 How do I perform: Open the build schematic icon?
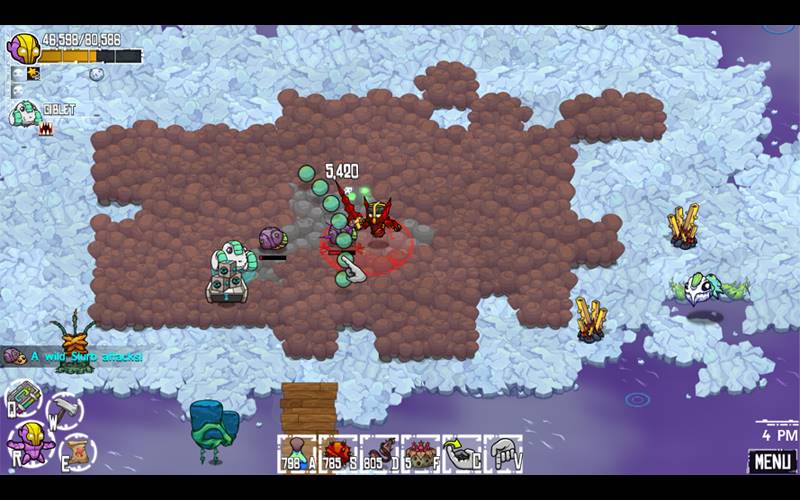[23, 397]
